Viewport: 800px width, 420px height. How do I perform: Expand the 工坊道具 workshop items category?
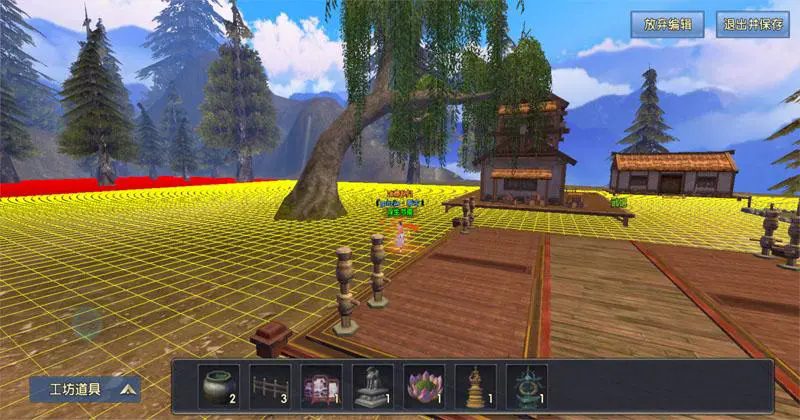pos(84,388)
